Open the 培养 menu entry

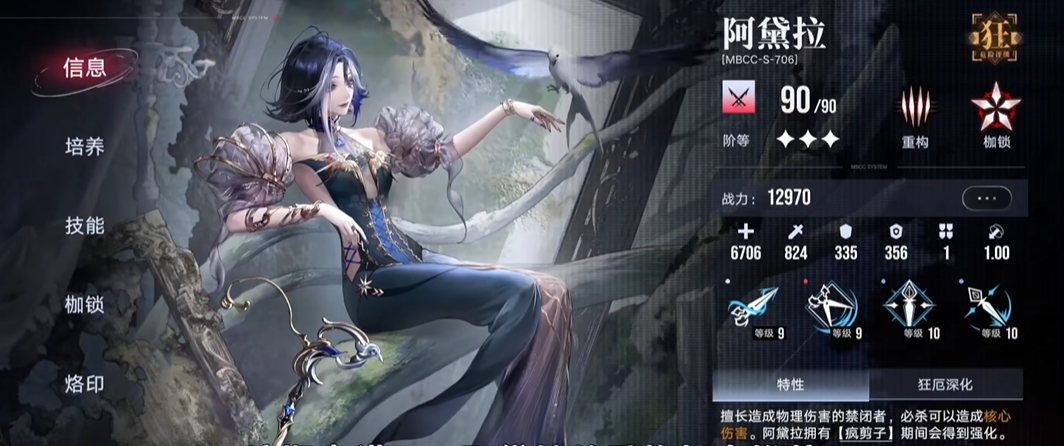click(x=84, y=147)
